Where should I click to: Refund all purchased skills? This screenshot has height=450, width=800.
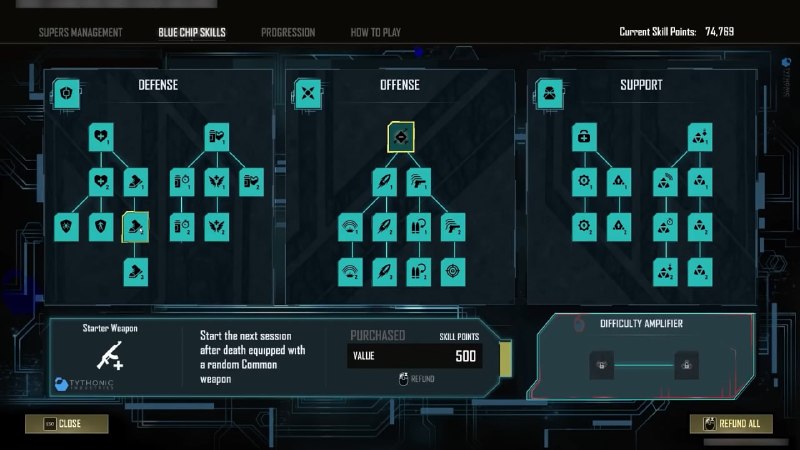click(731, 424)
